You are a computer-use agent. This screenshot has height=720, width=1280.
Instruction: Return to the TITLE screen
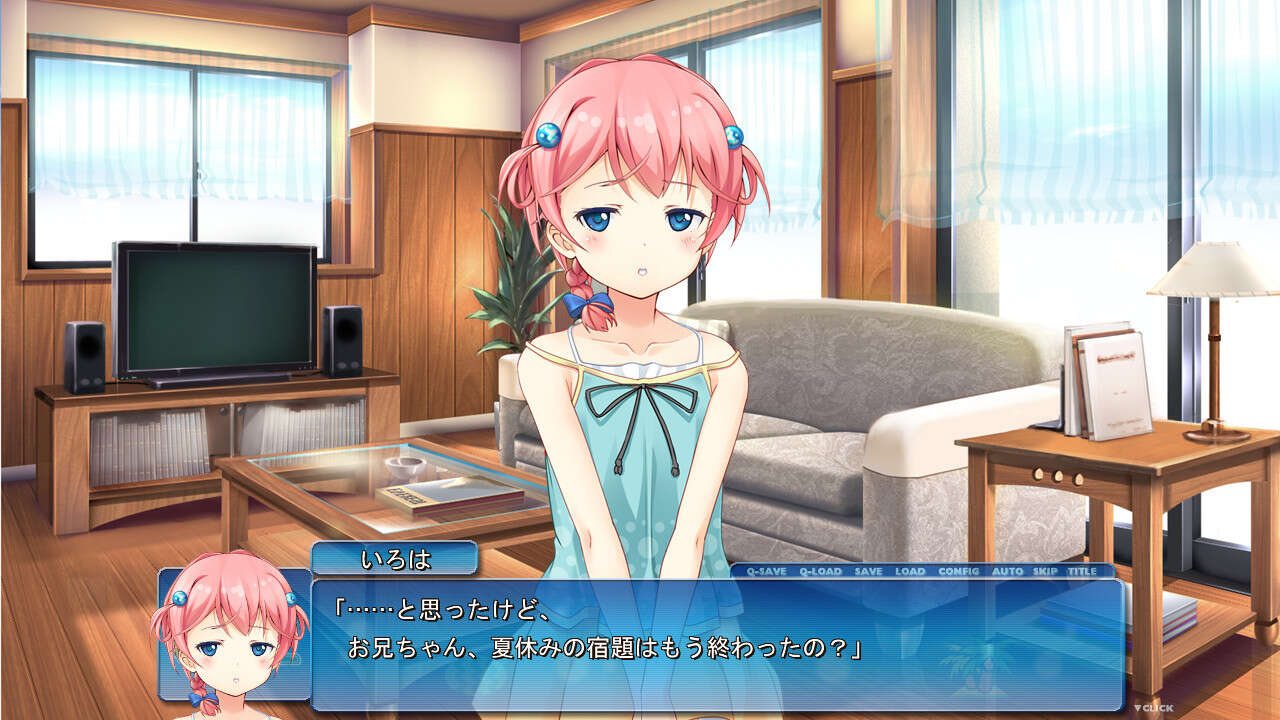(1082, 571)
